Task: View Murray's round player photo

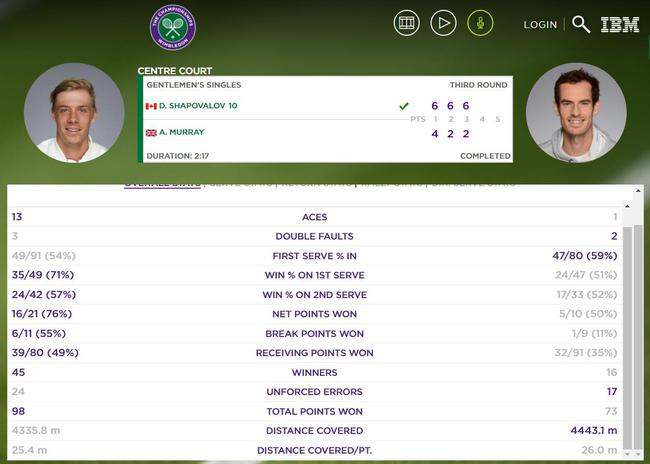Action: coord(575,113)
